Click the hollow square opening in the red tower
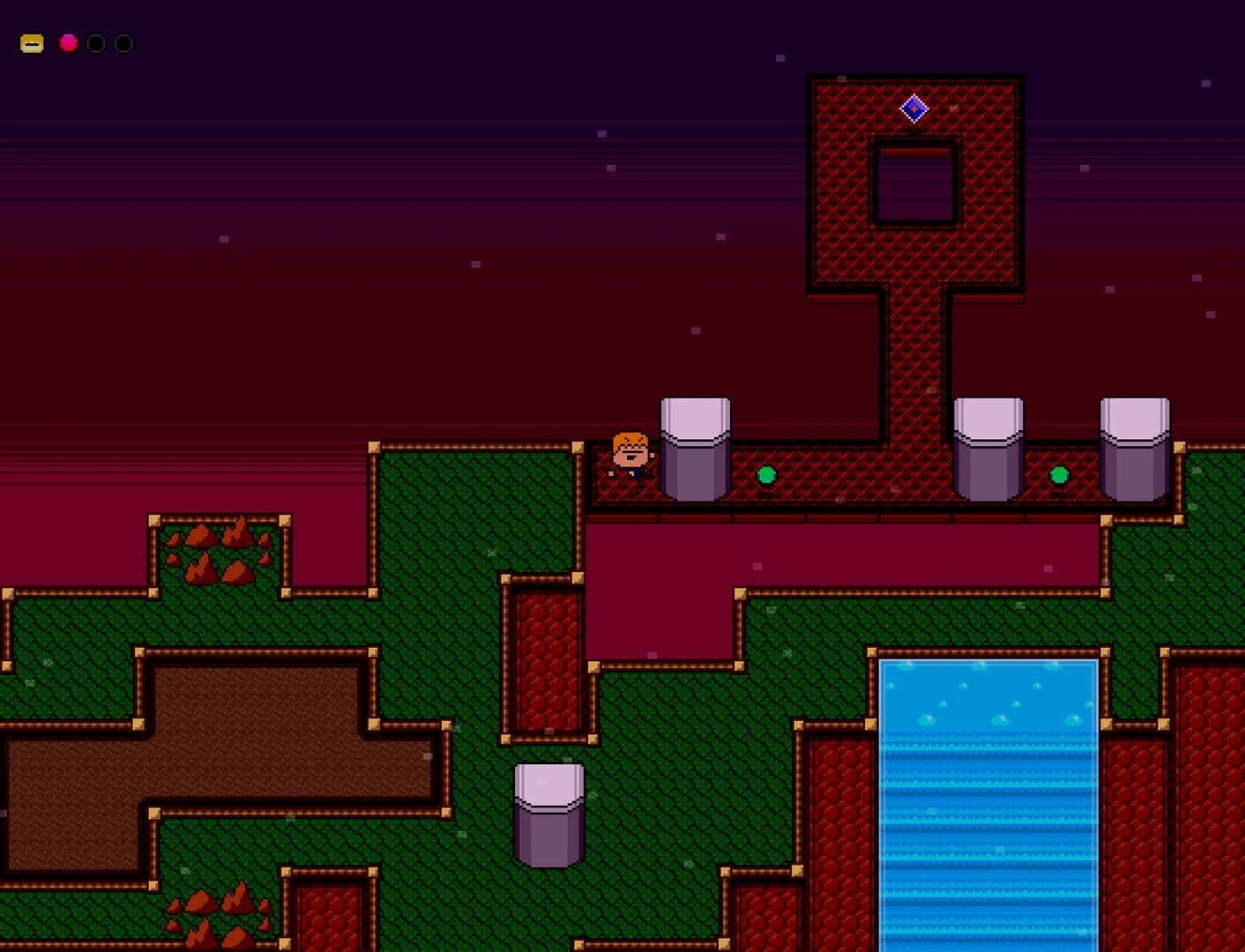Viewport: 1245px width, 952px height. (917, 181)
